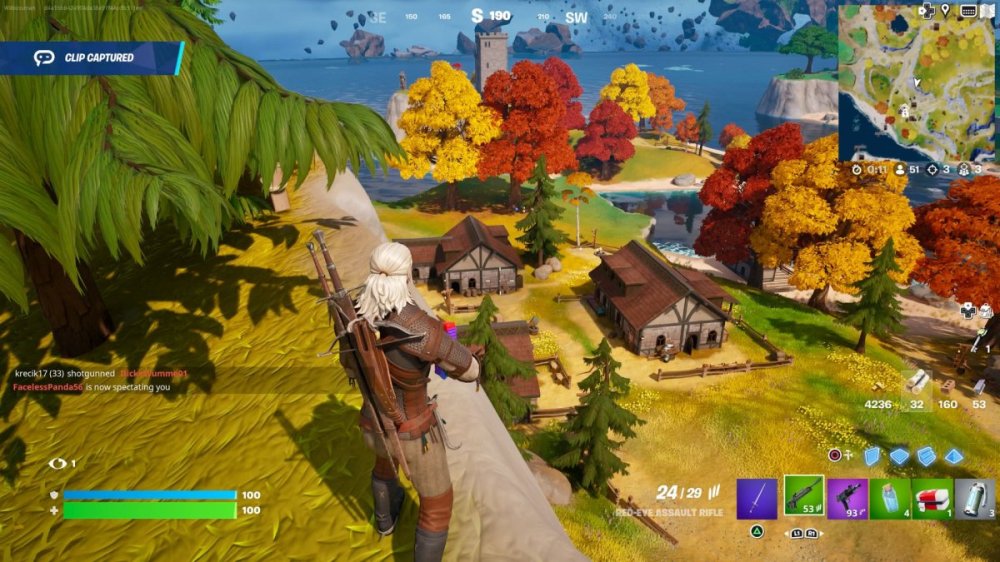
Task: Click the map pin marker icon
Action: point(946,10)
